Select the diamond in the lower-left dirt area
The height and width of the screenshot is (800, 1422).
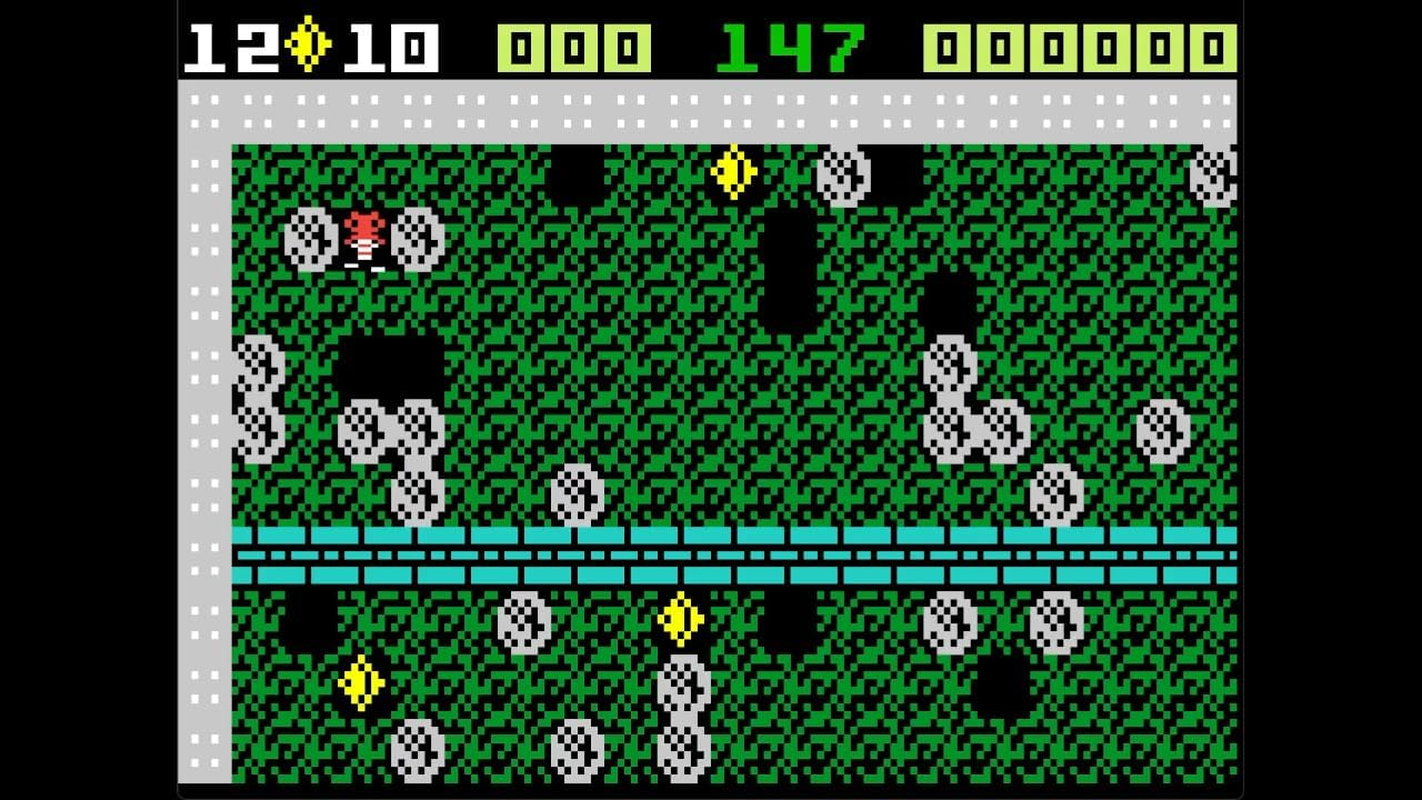click(x=362, y=682)
